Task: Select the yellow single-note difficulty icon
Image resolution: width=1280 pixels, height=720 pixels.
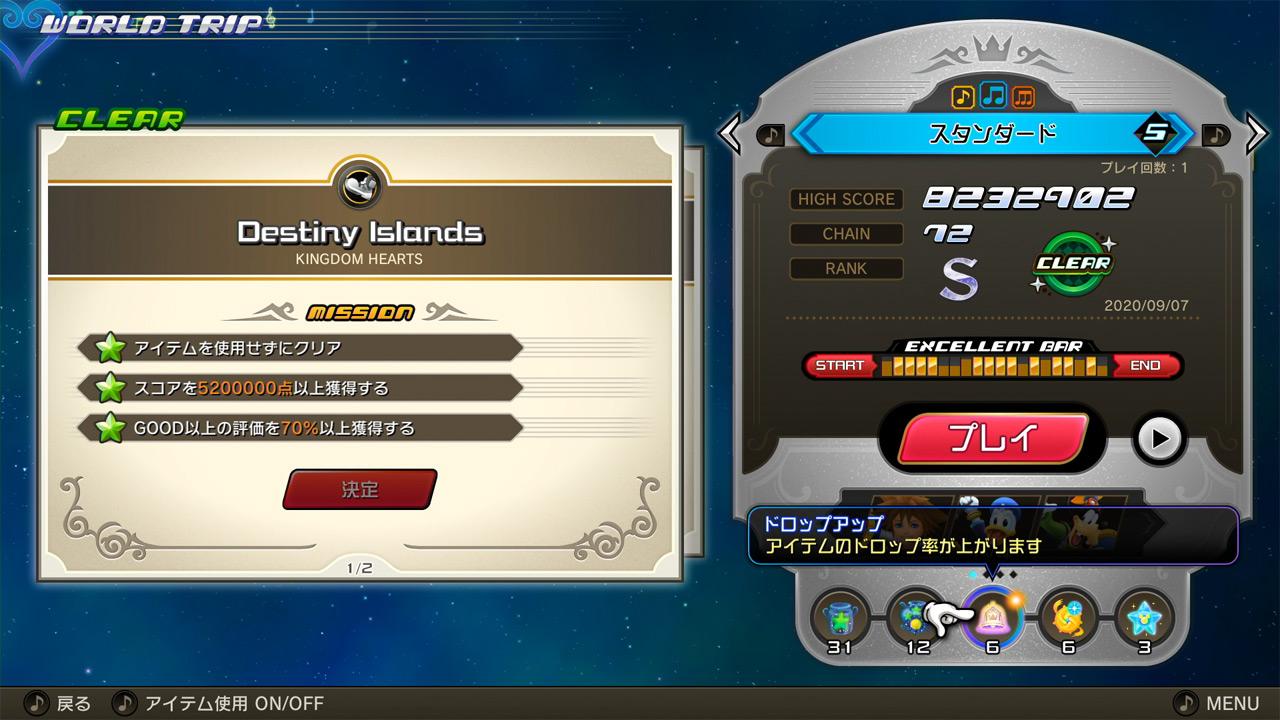Action: pyautogui.click(x=963, y=96)
